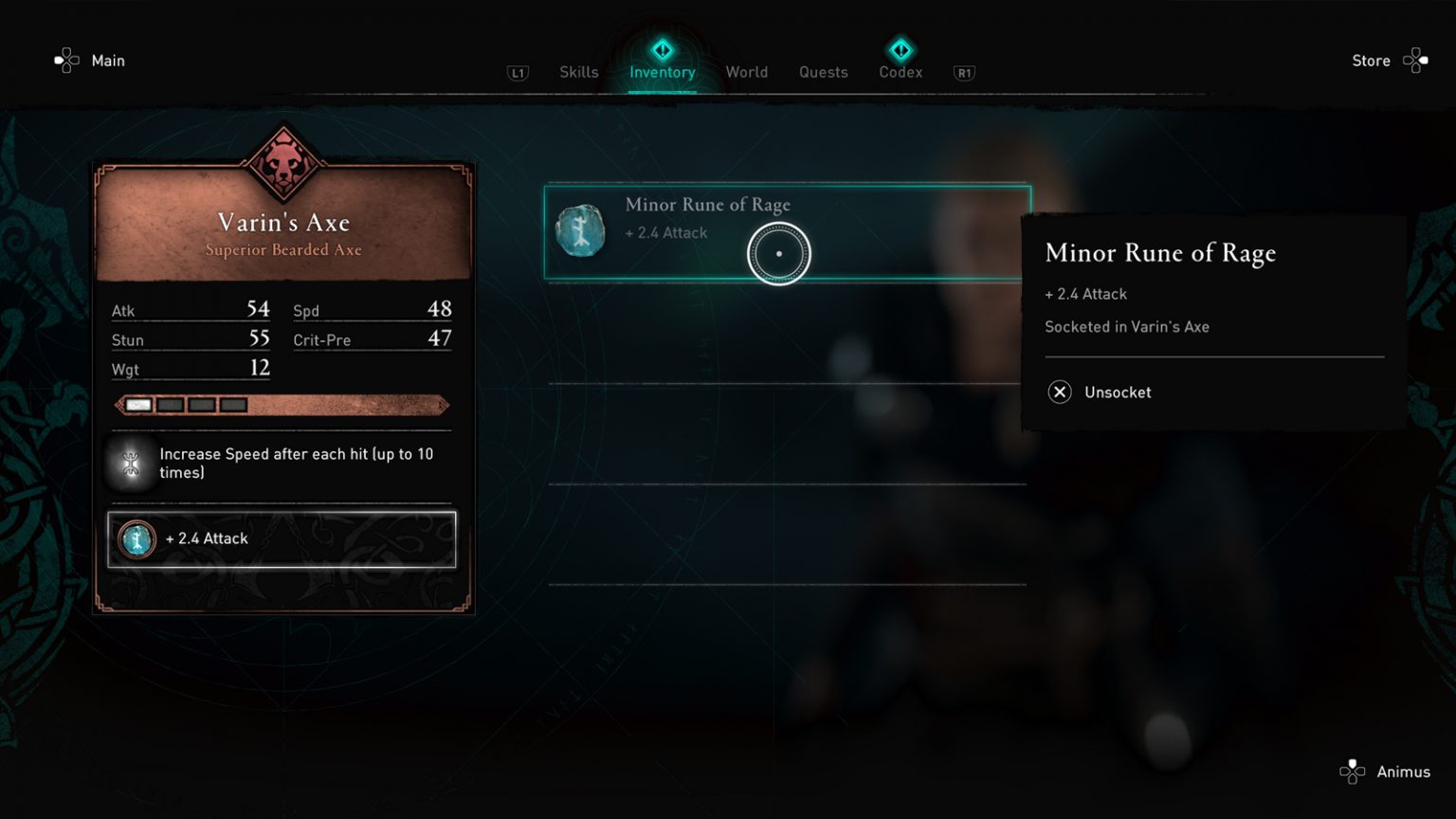Select the Minor Rune of Rage row
This screenshot has width=1456, height=819.
(787, 232)
